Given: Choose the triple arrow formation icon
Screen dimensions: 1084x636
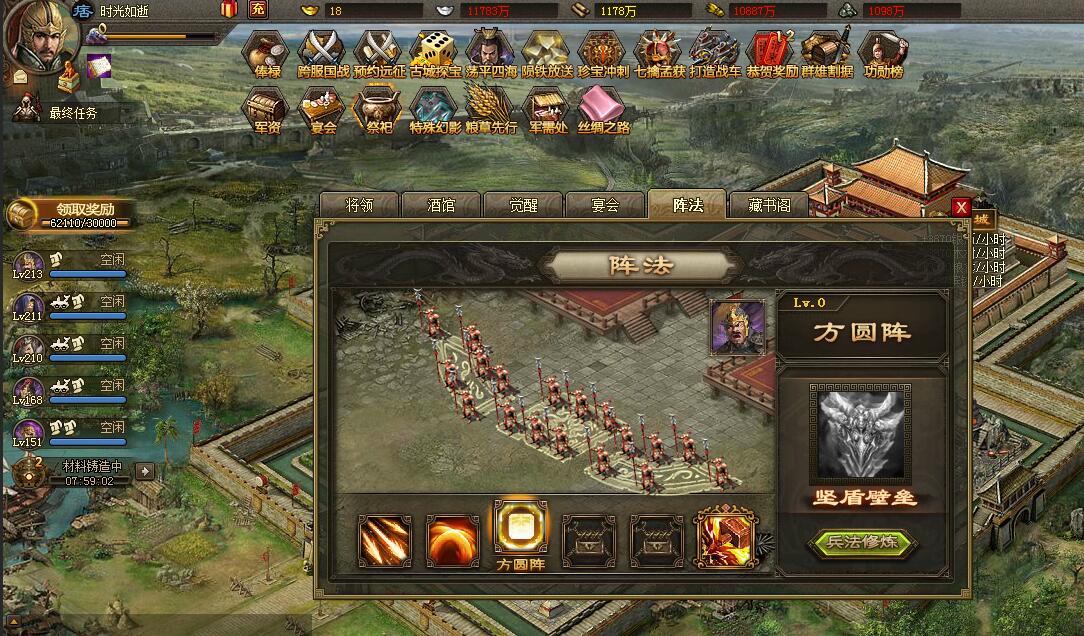Looking at the screenshot, I should pyautogui.click(x=385, y=540).
